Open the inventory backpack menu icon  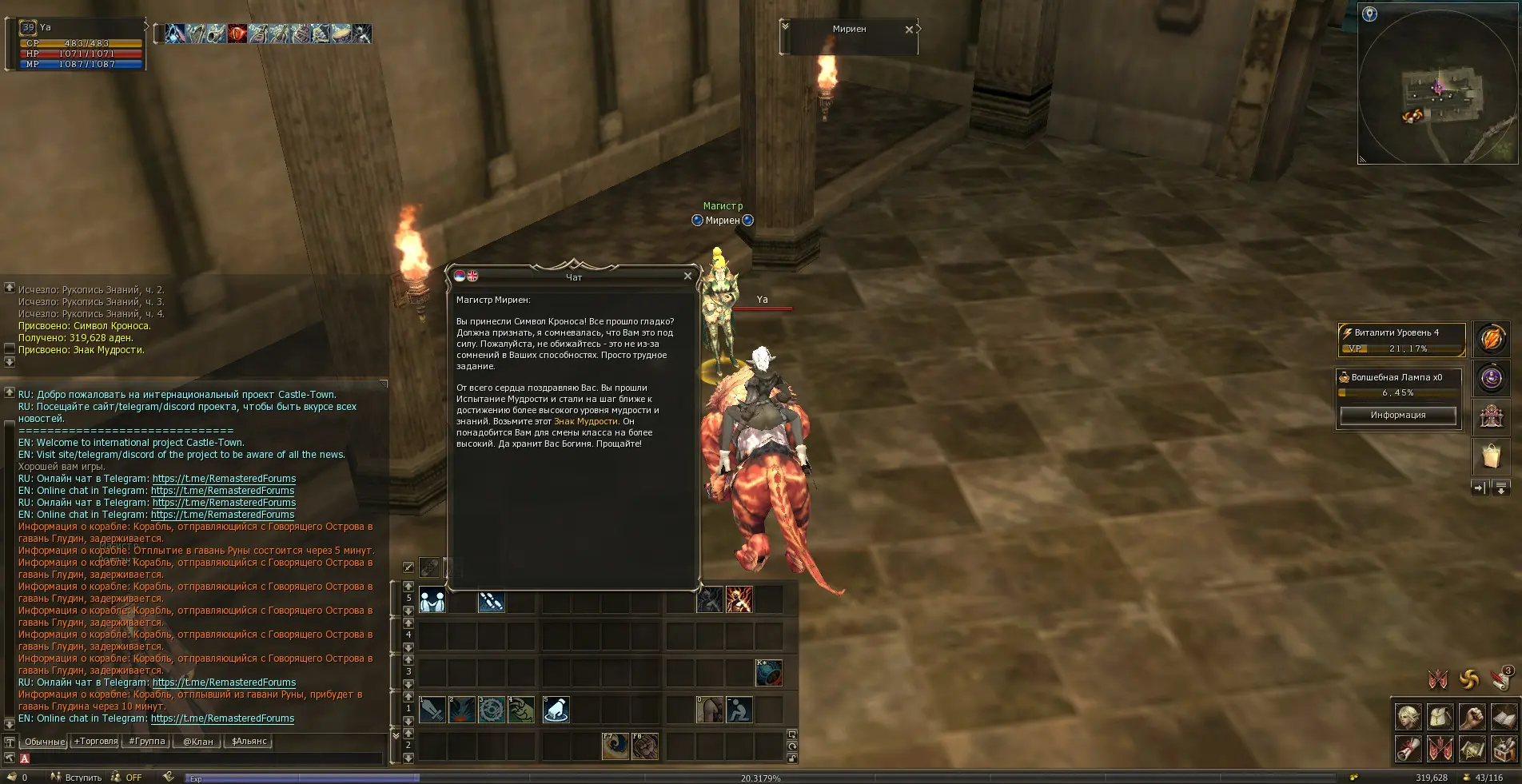point(1440,717)
